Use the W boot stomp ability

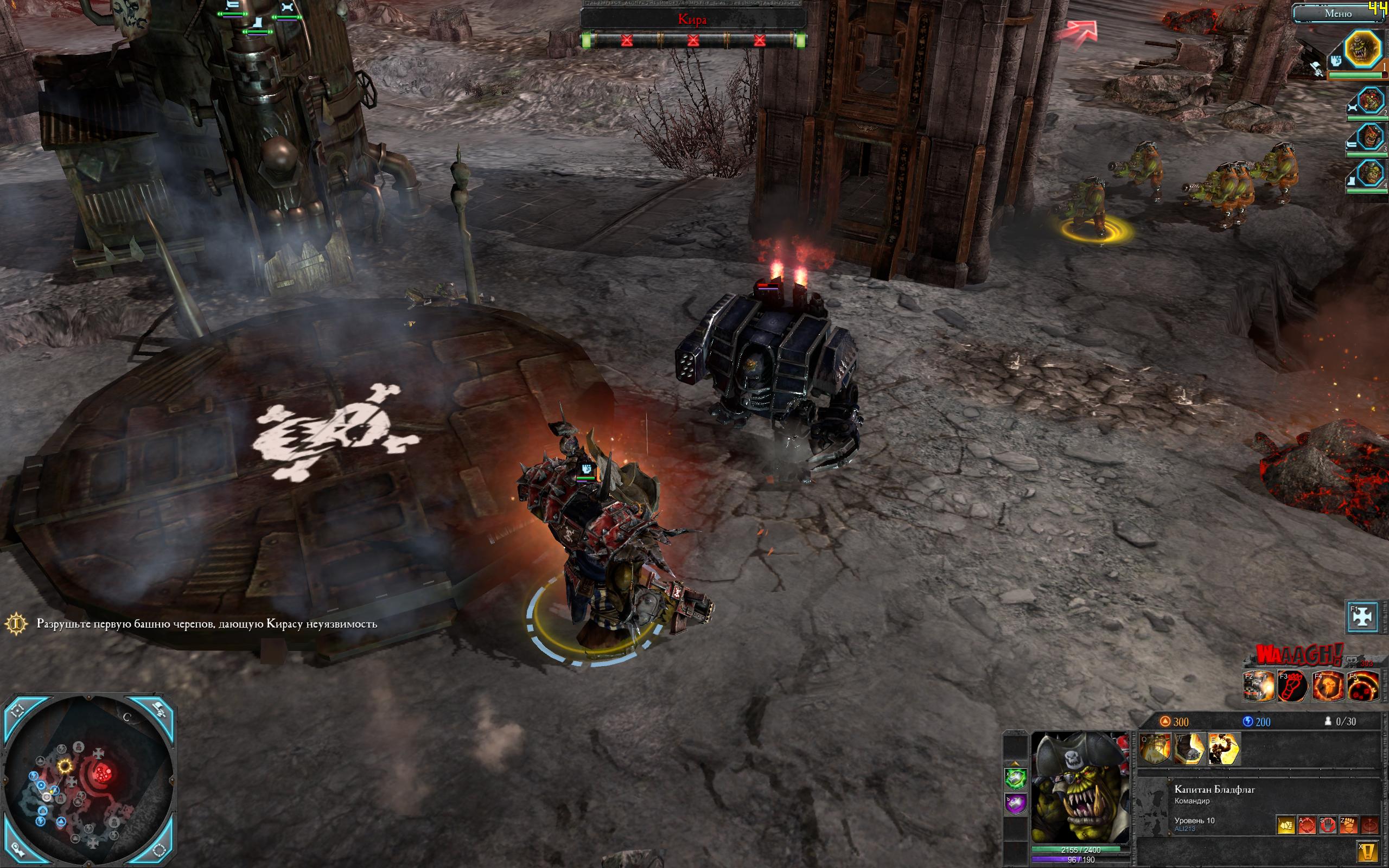[x=1189, y=749]
